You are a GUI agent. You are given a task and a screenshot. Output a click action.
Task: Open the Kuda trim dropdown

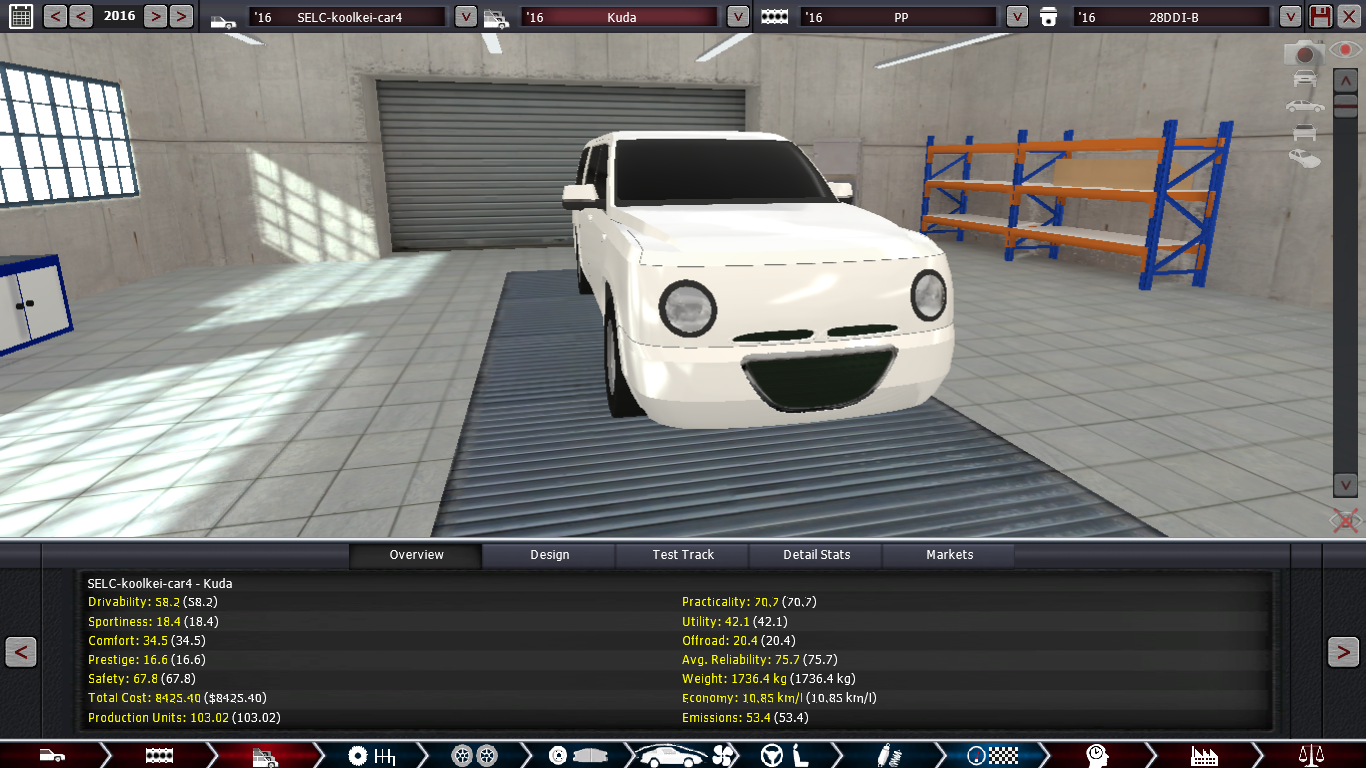[x=737, y=17]
